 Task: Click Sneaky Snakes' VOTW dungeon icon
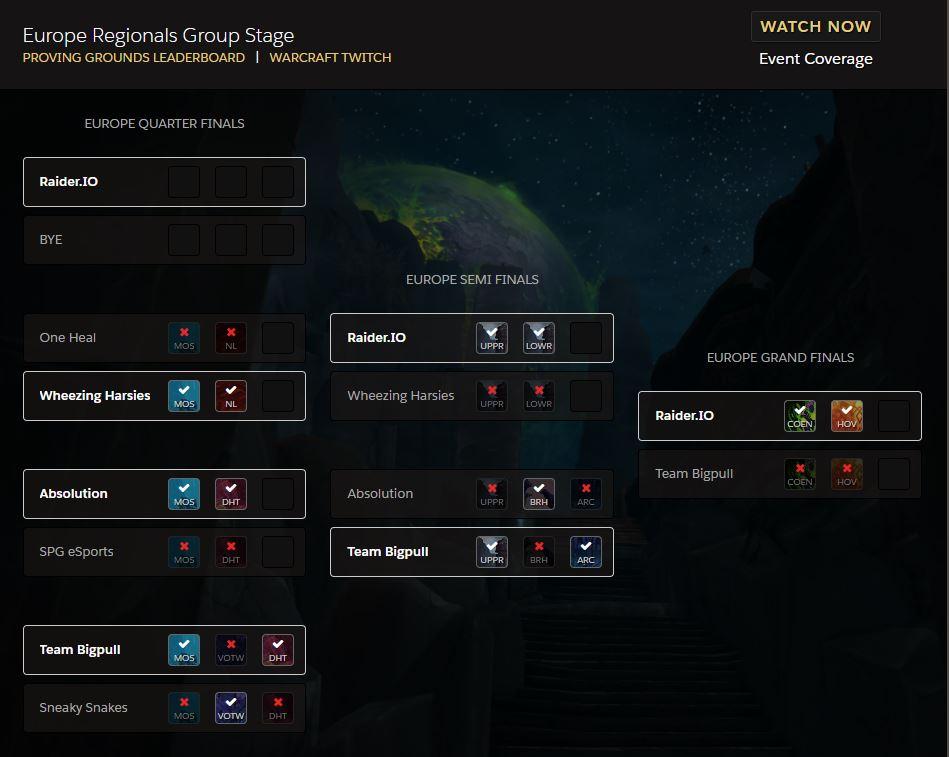pos(231,708)
